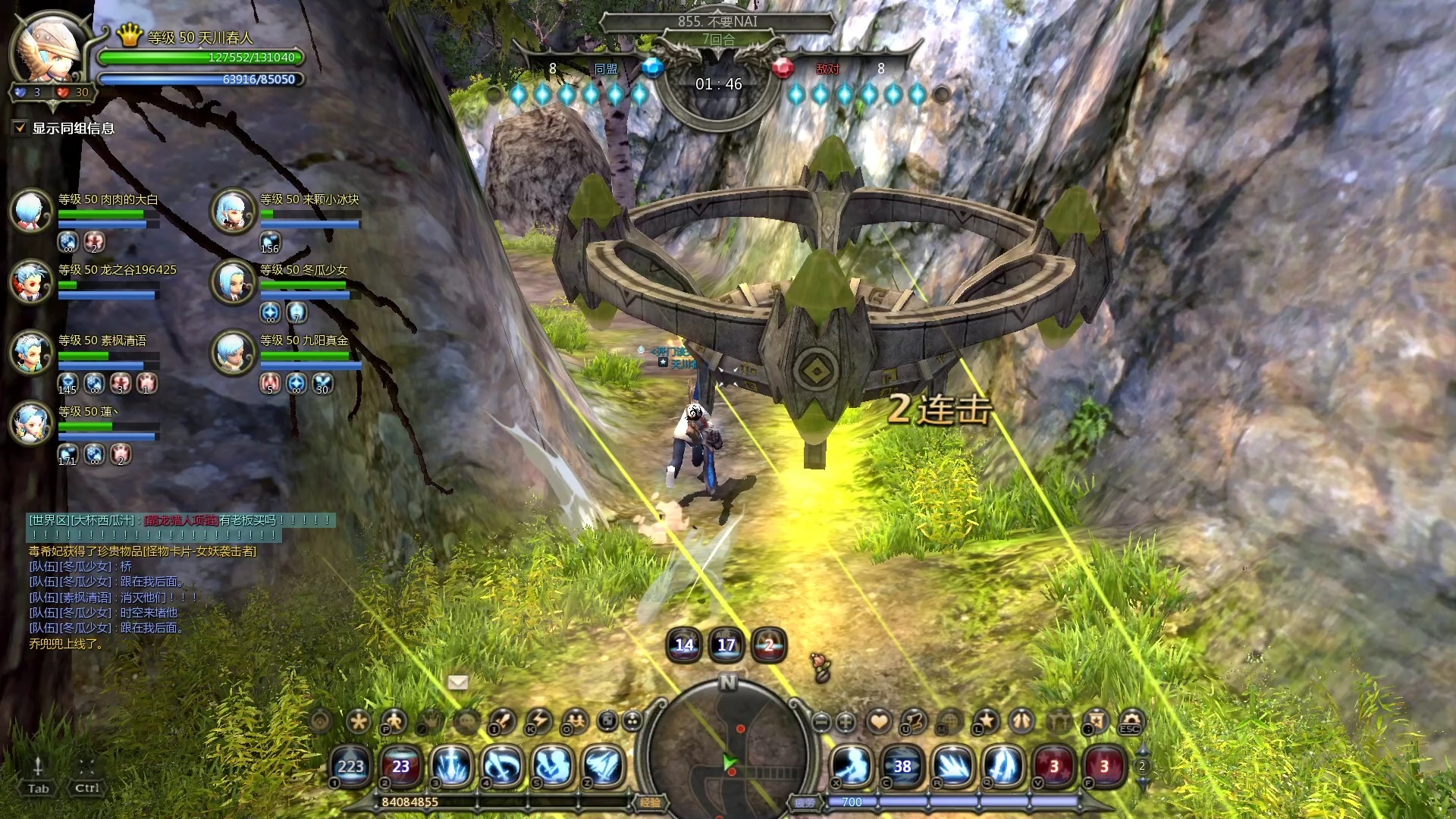Switch hotbar page with the up arrow

point(1142,751)
